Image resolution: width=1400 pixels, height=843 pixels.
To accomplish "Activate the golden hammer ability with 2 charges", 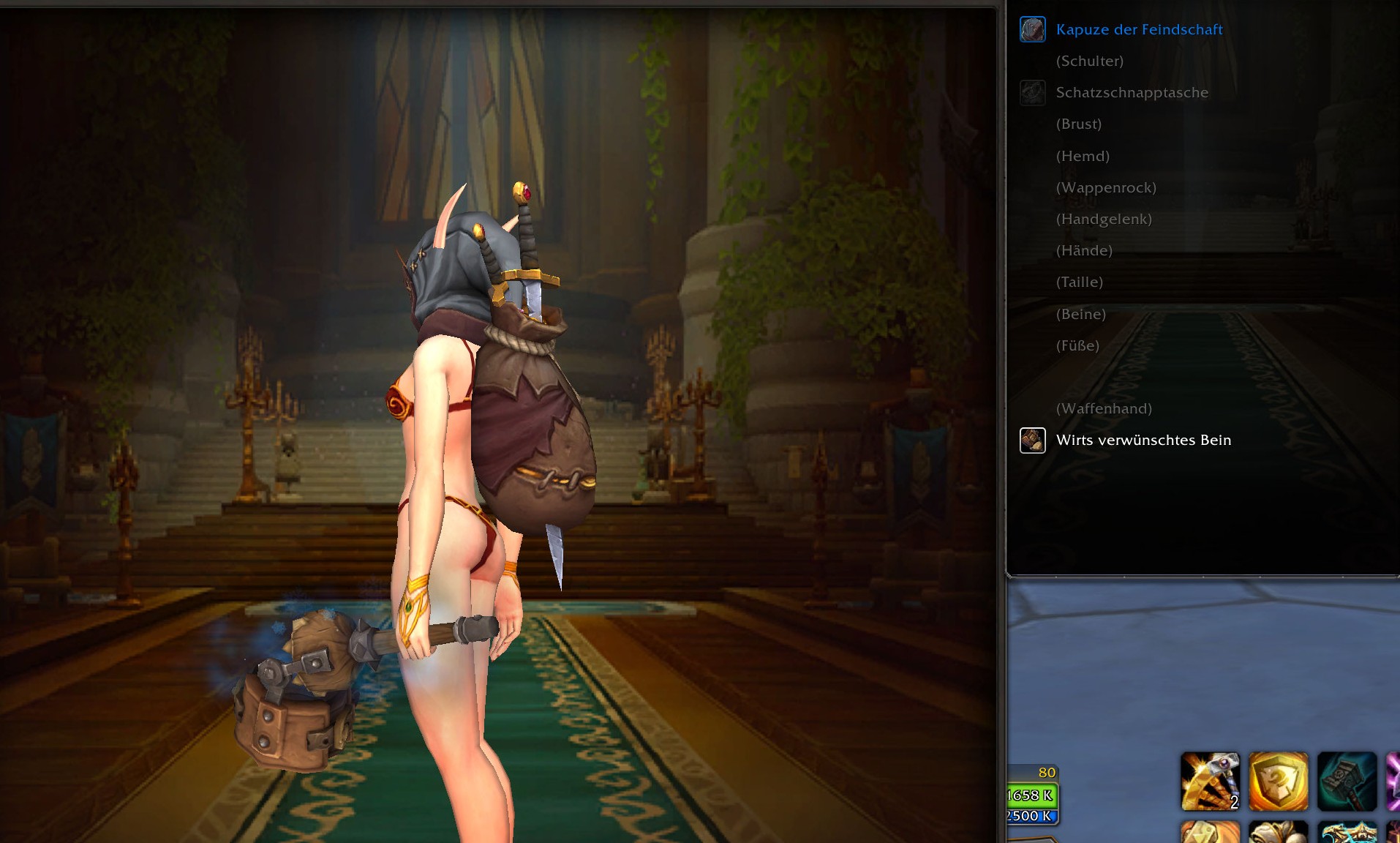I will click(x=1210, y=781).
